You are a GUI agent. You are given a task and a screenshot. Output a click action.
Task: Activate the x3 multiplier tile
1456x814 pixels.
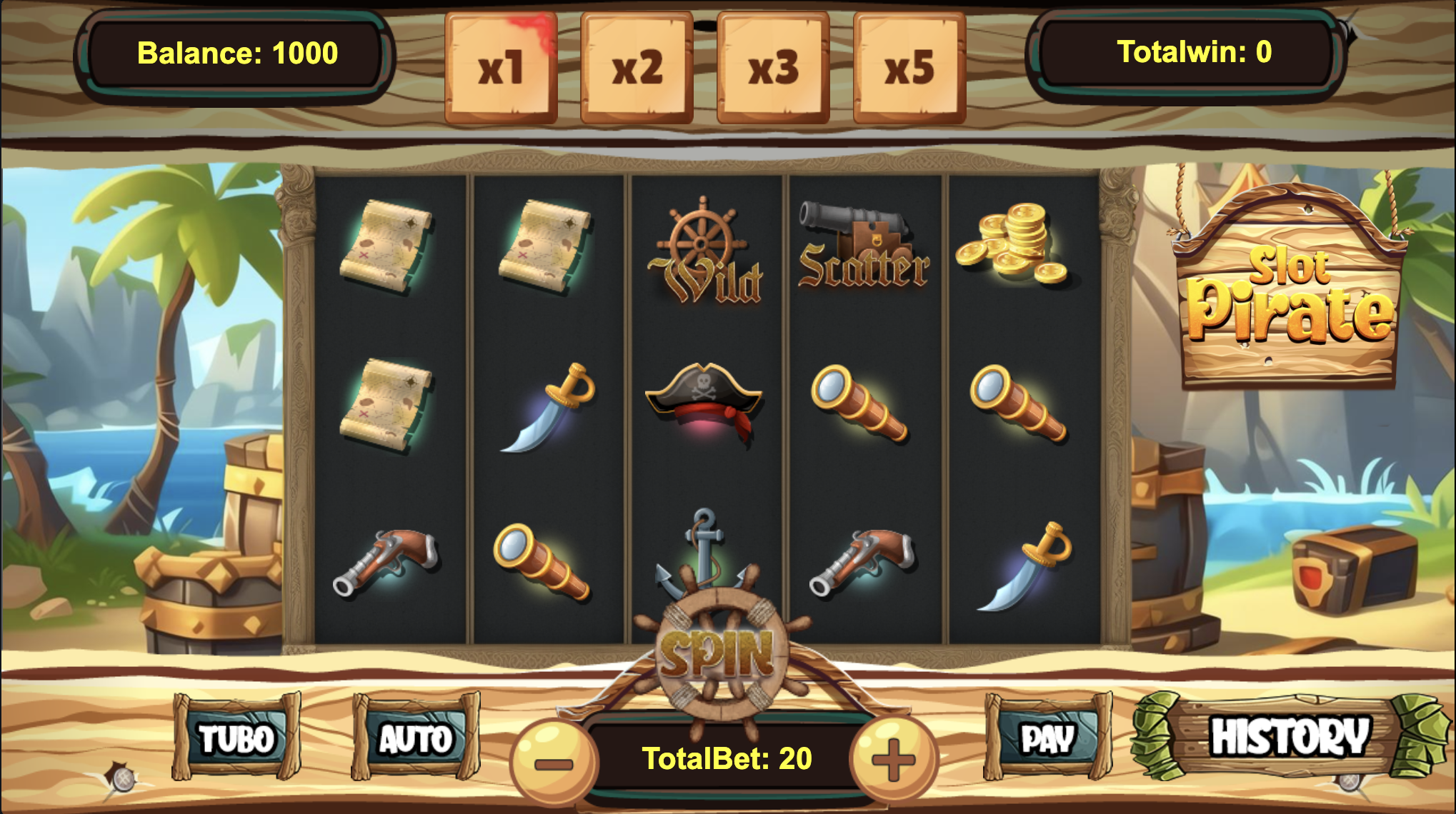coord(773,67)
